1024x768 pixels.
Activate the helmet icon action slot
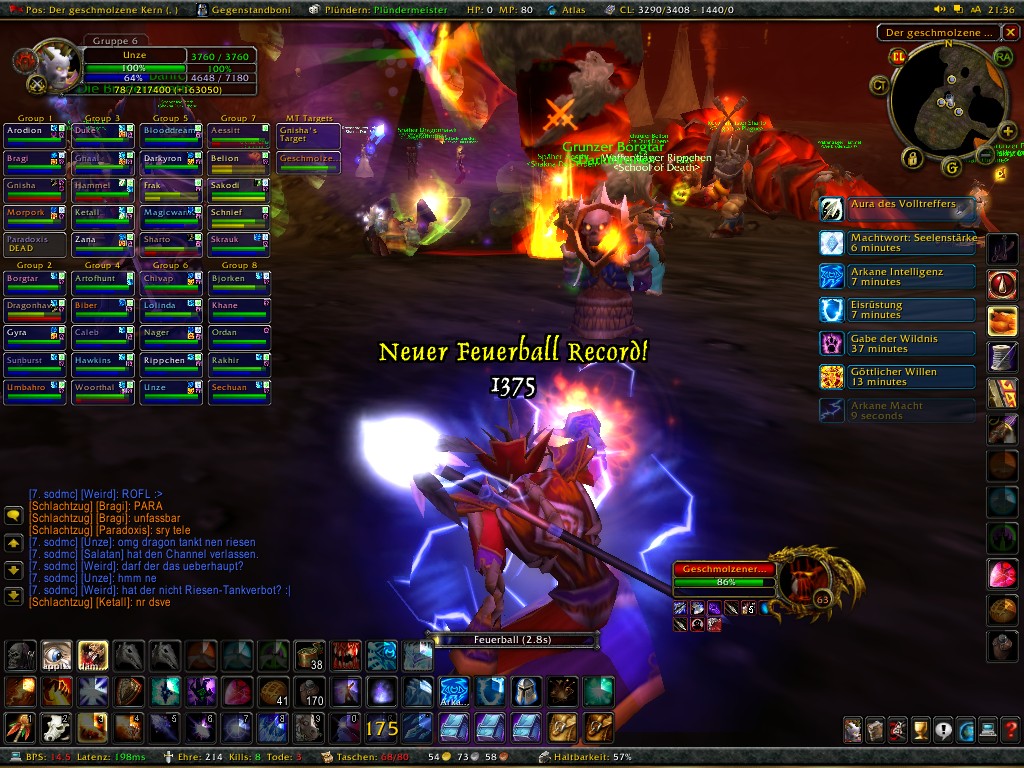526,691
